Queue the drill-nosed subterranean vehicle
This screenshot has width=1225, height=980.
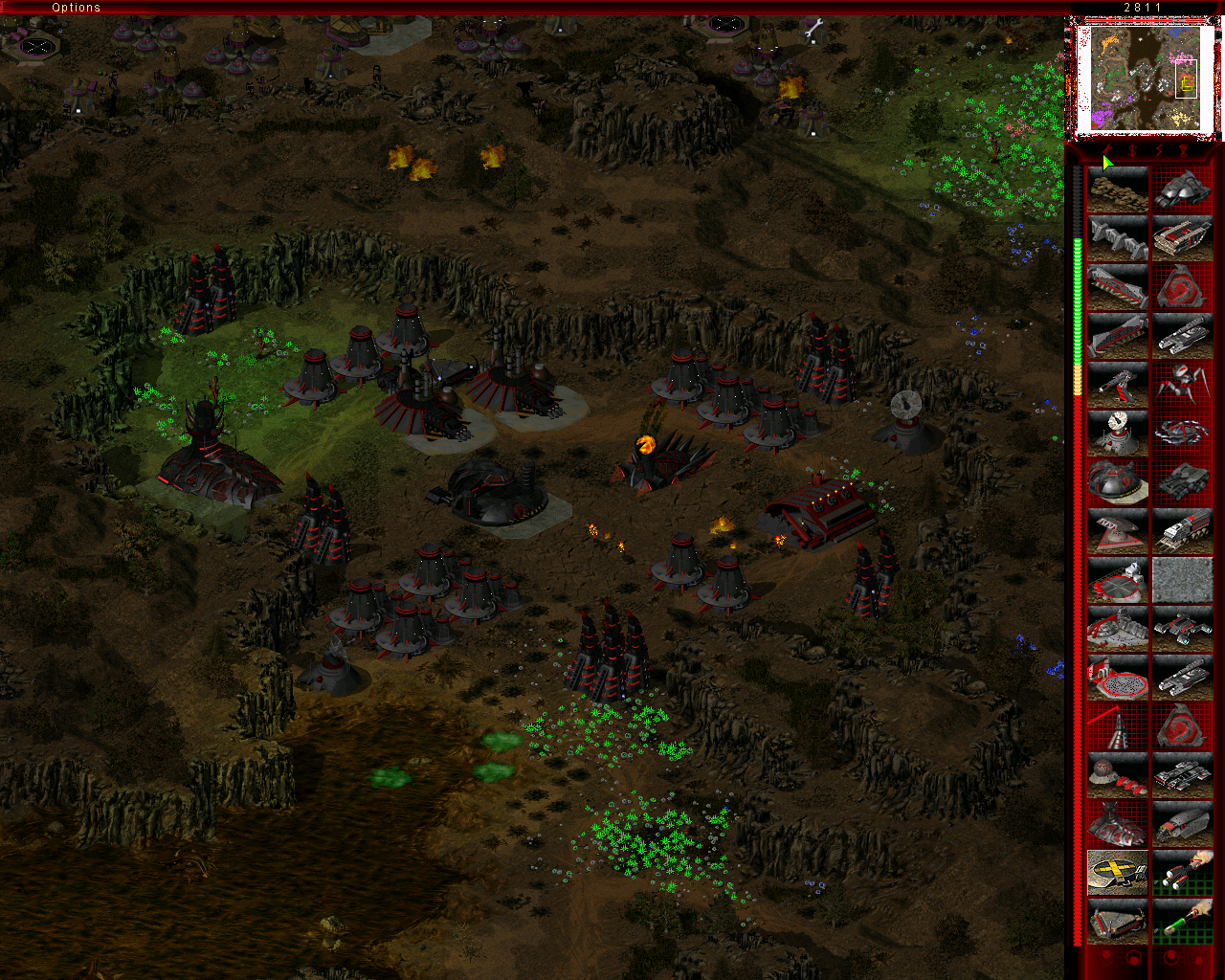click(x=1182, y=824)
